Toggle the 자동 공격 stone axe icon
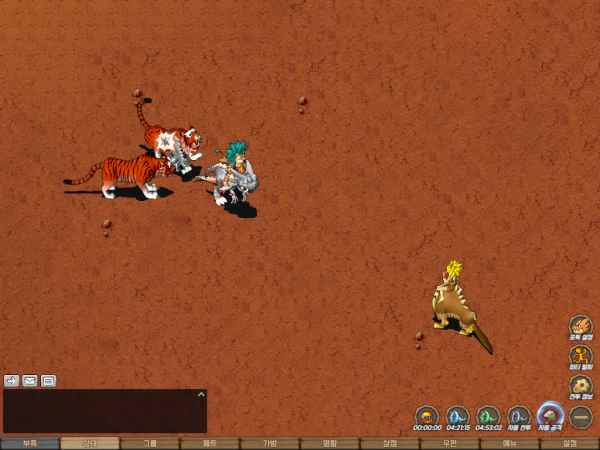600x450 pixels. pos(550,415)
